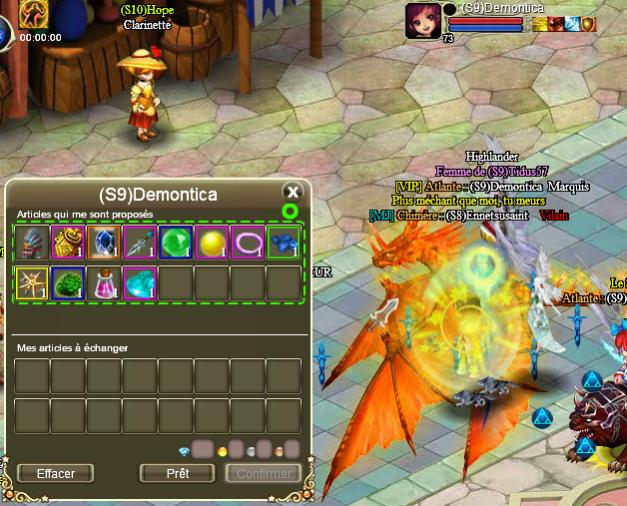Image resolution: width=627 pixels, height=506 pixels.
Task: Mark the trade ready with Prêt
Action: [x=178, y=473]
